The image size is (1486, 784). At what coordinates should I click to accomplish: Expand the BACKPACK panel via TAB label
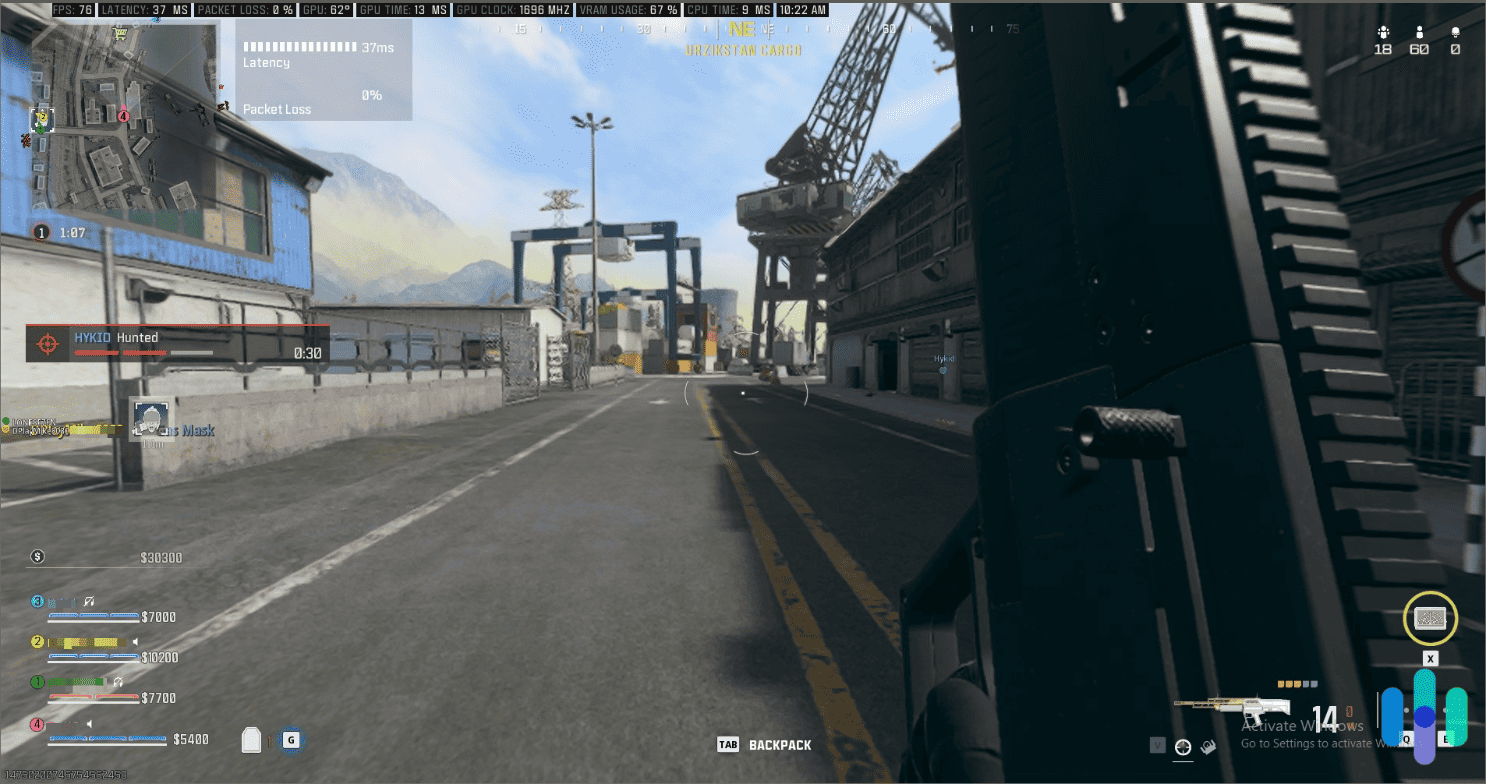click(729, 744)
